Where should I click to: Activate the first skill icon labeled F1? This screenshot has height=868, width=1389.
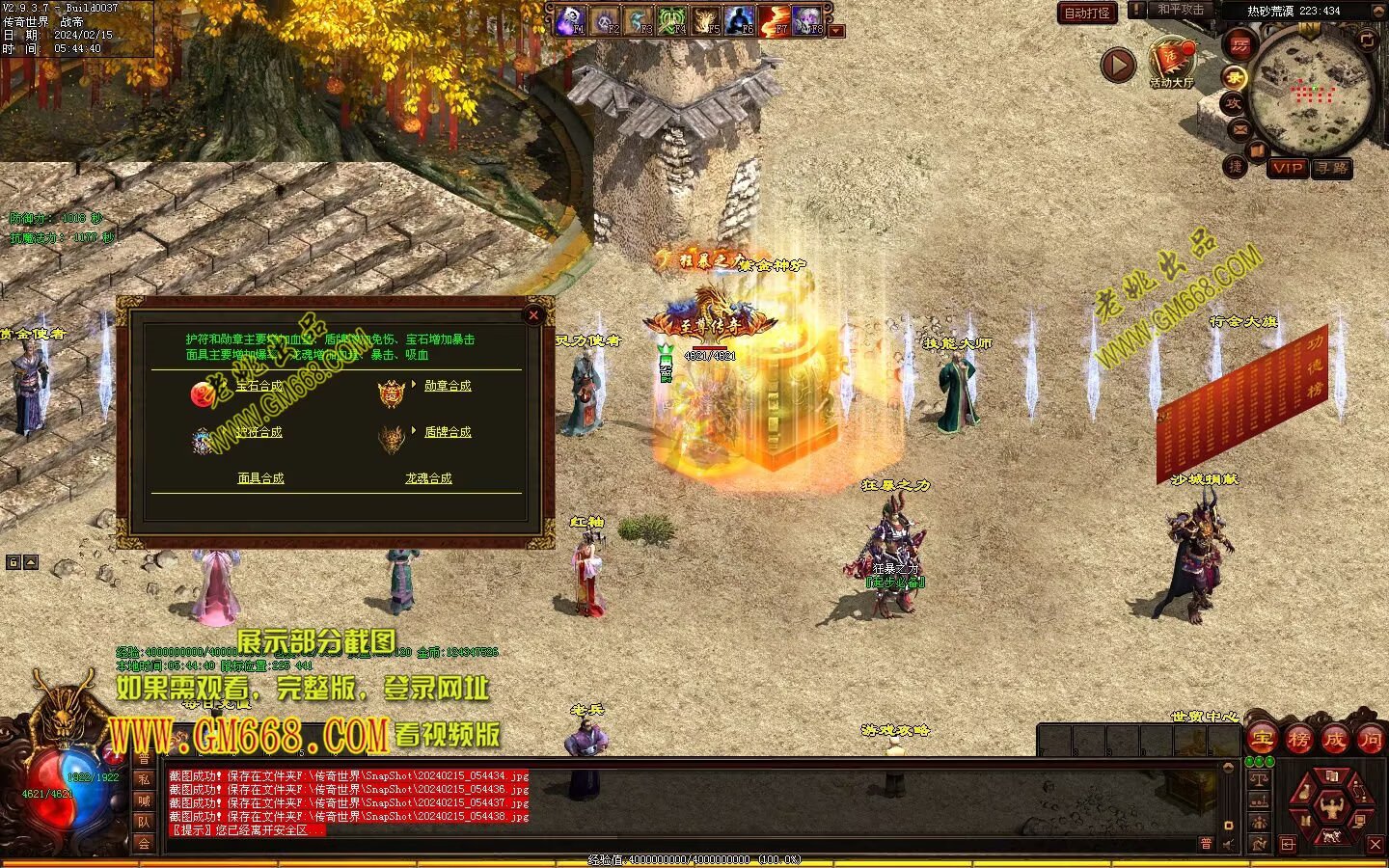(569, 19)
